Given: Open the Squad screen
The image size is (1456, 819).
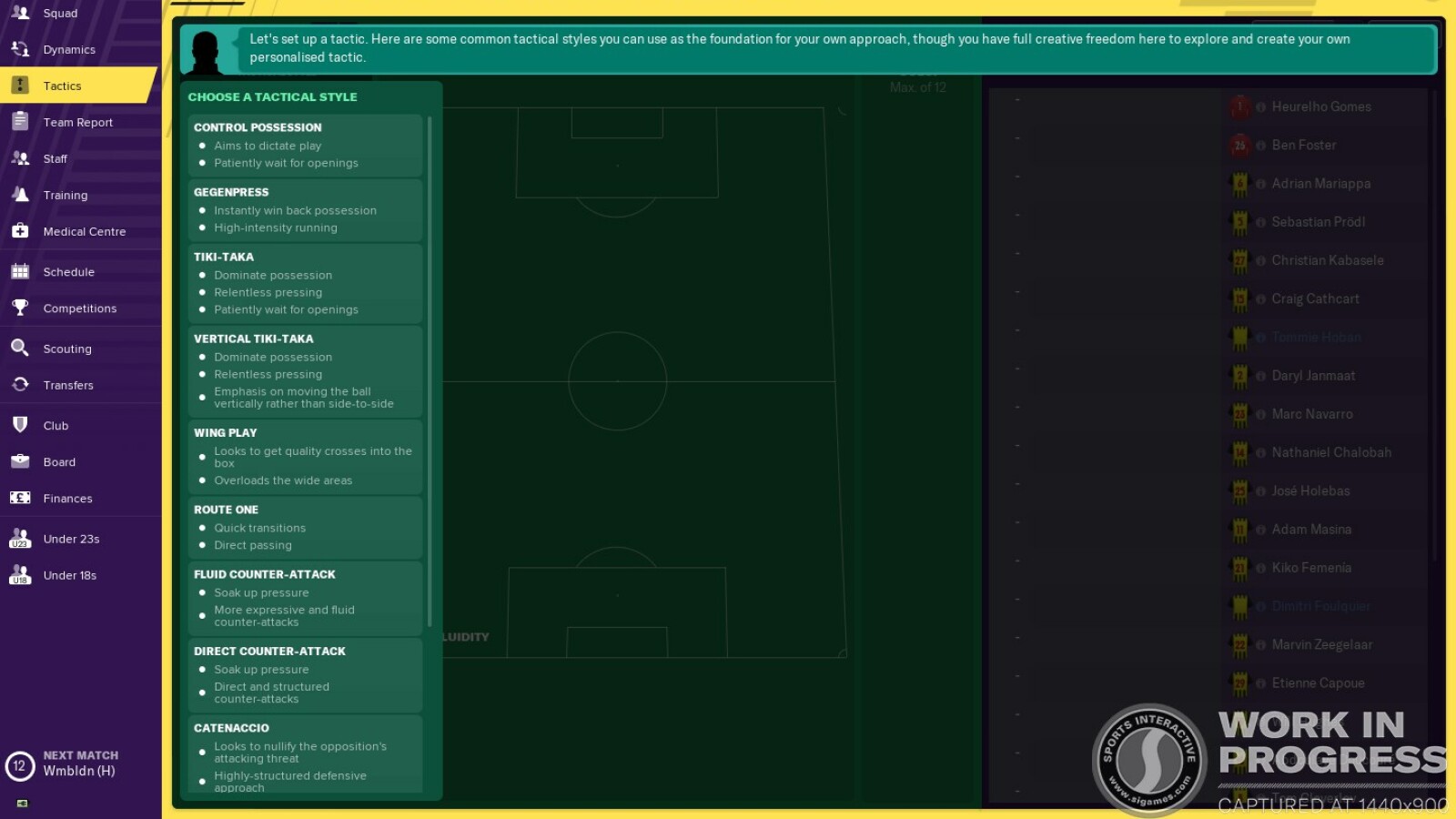Looking at the screenshot, I should point(60,14).
